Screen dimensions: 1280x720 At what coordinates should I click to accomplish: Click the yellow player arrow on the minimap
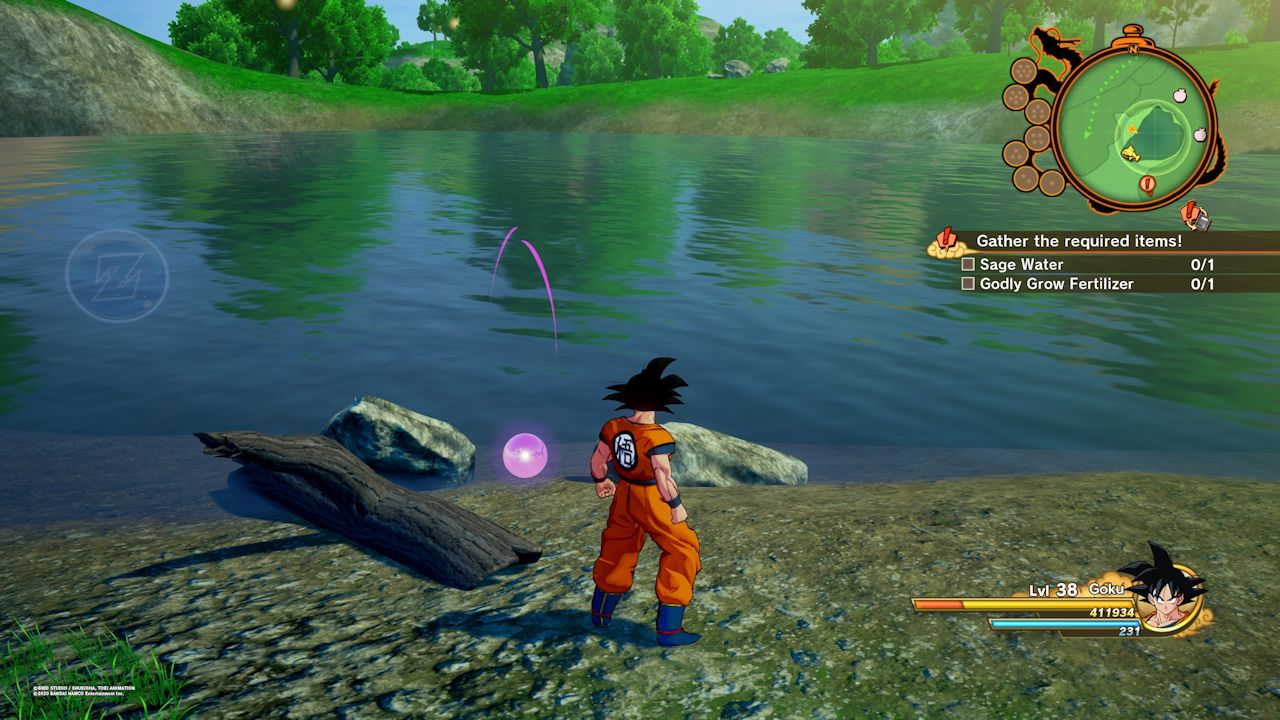click(1131, 129)
